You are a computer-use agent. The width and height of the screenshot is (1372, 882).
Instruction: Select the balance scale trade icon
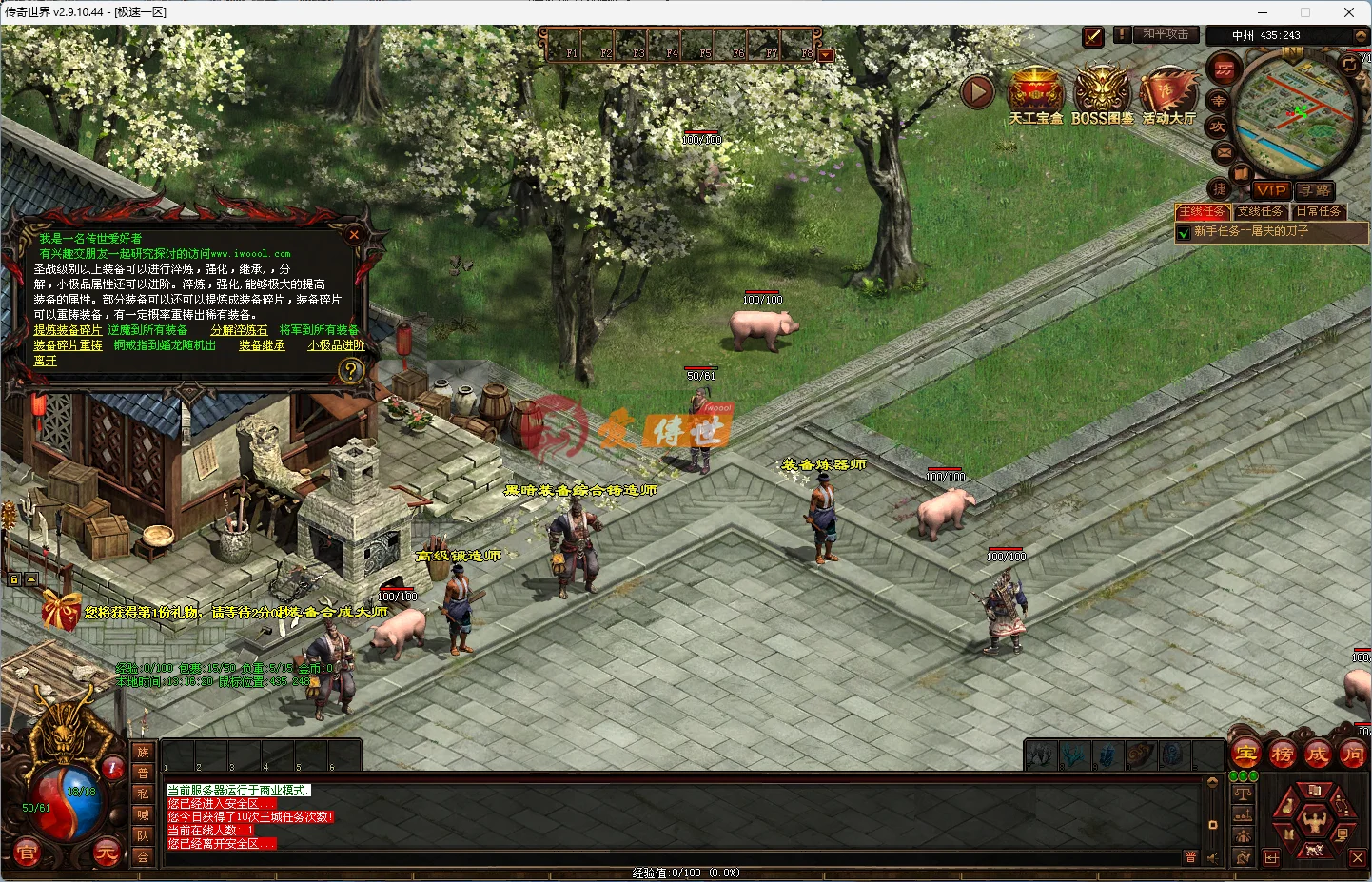[x=1244, y=794]
